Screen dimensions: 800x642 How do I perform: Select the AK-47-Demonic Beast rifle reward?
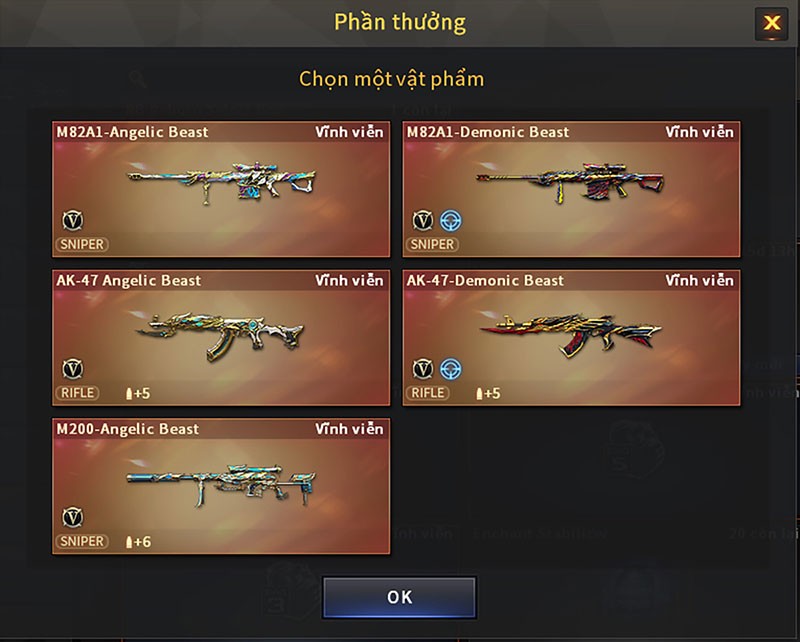571,338
